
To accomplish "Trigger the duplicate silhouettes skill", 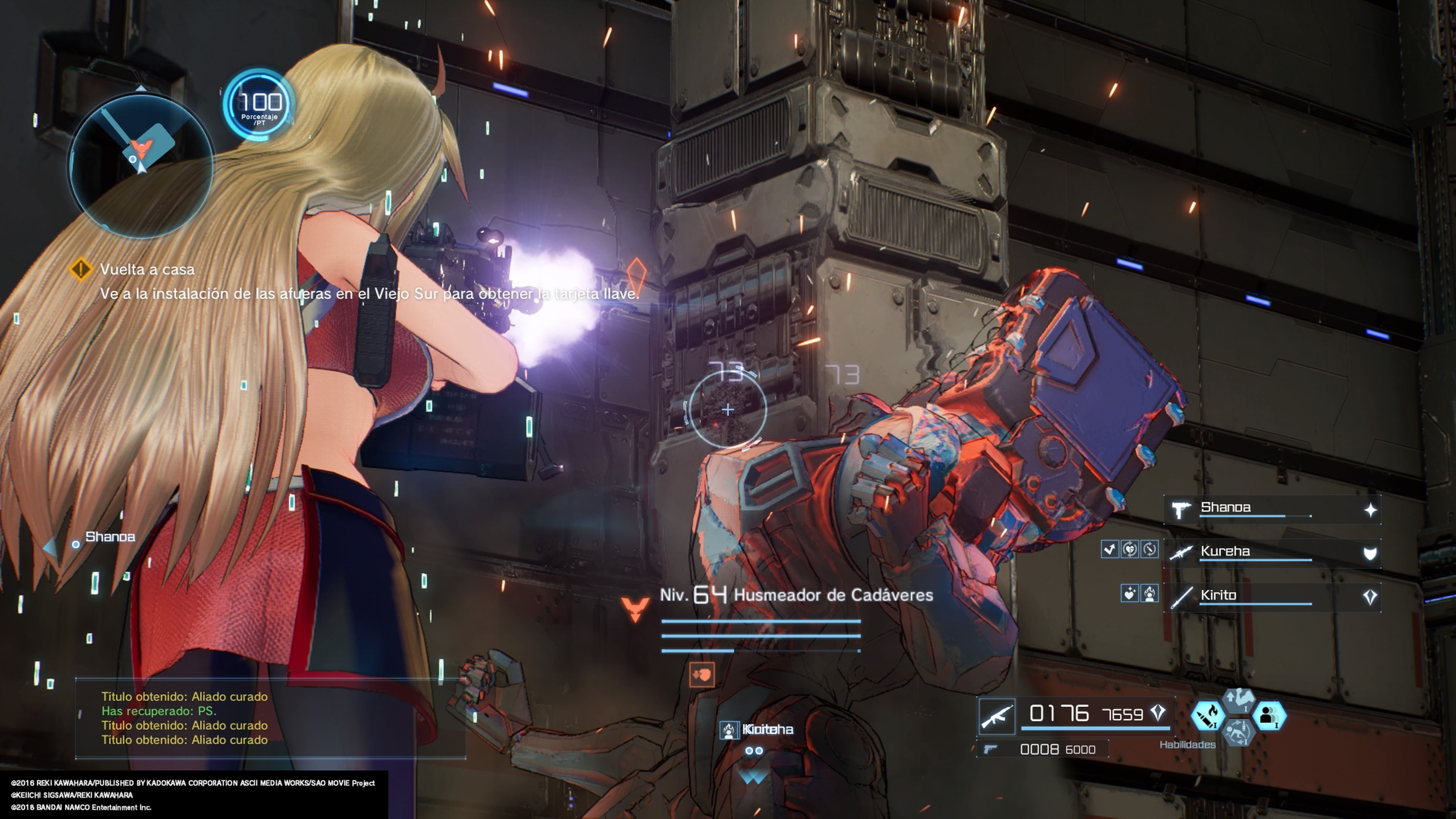I will [1269, 716].
